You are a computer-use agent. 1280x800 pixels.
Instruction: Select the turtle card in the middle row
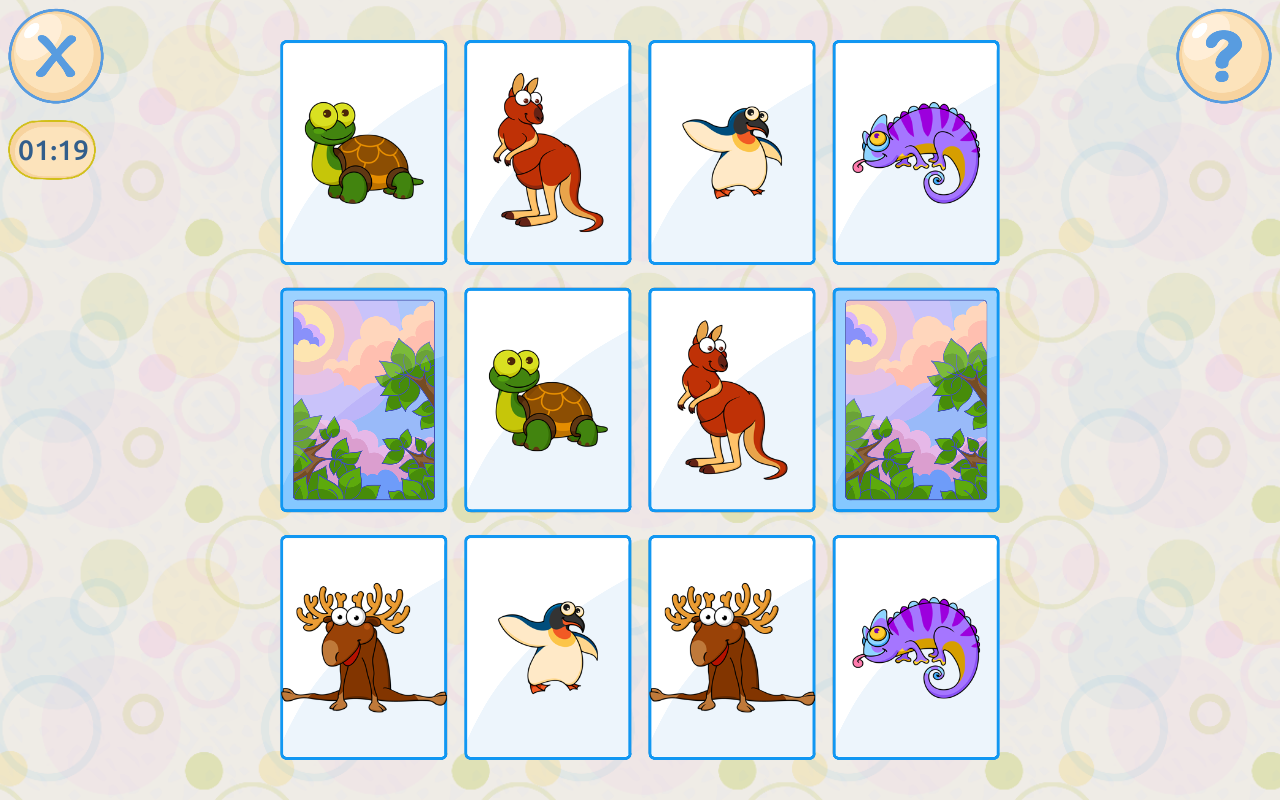click(547, 397)
